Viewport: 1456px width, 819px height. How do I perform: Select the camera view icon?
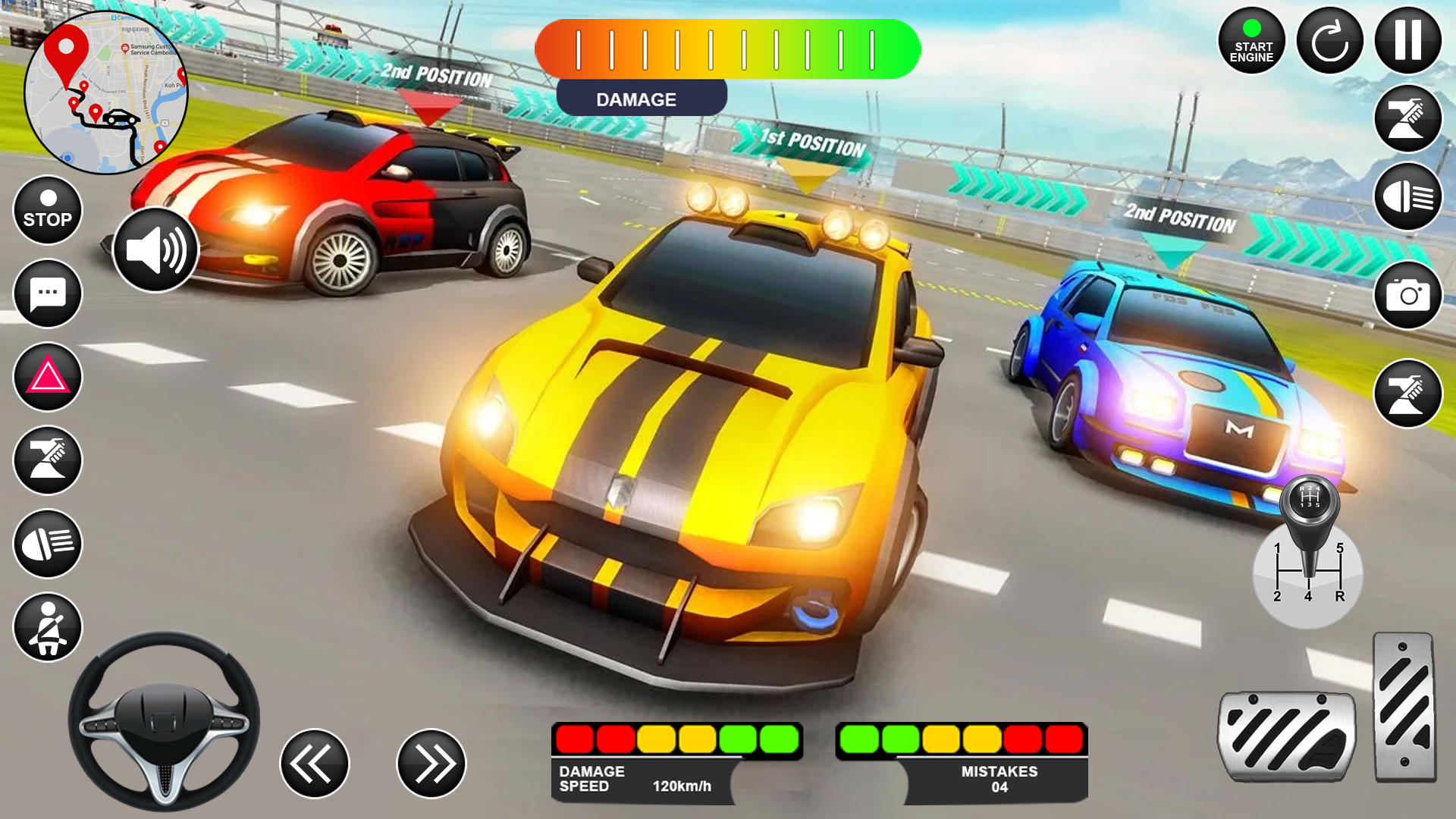[1407, 296]
